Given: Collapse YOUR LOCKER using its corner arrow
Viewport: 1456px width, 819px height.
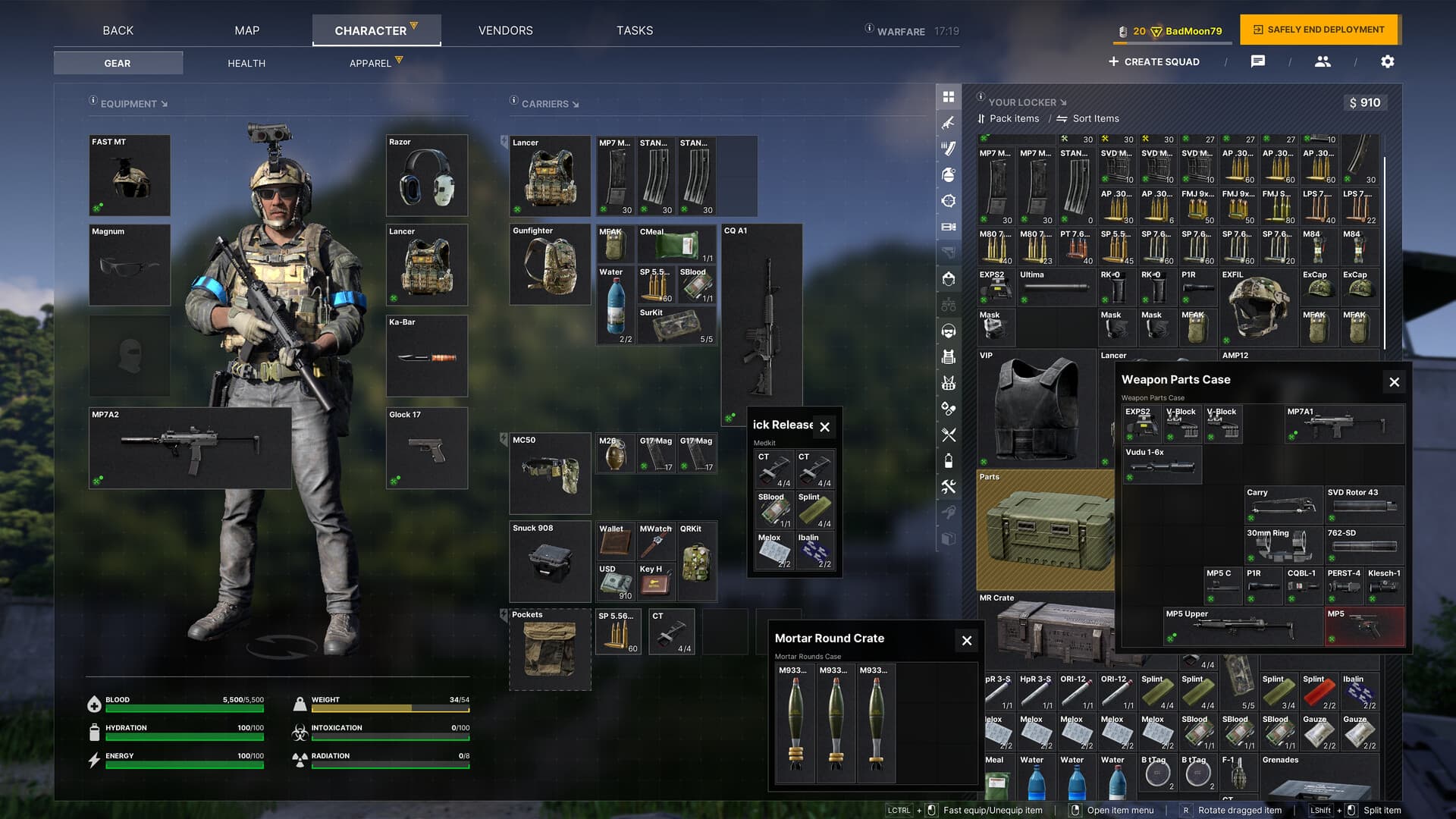Looking at the screenshot, I should 1064,102.
